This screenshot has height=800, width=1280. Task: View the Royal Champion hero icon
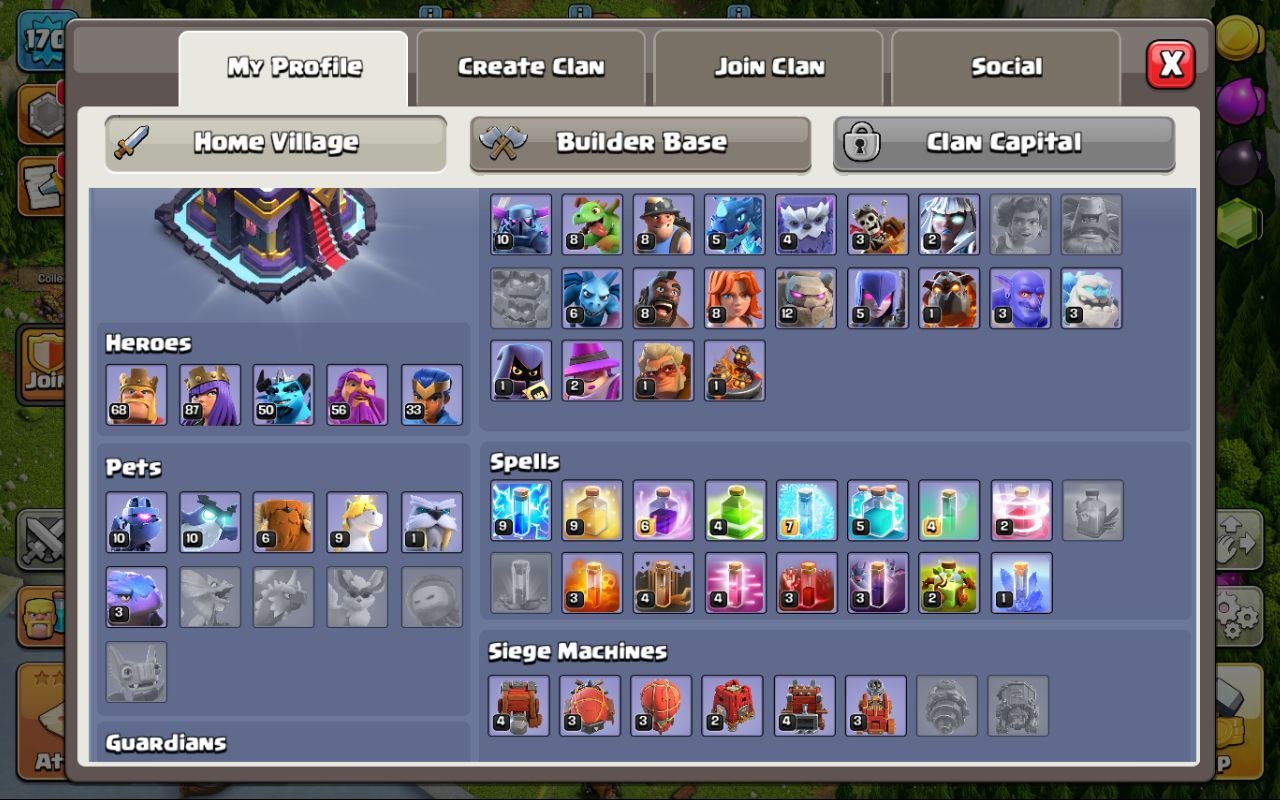pyautogui.click(x=430, y=395)
